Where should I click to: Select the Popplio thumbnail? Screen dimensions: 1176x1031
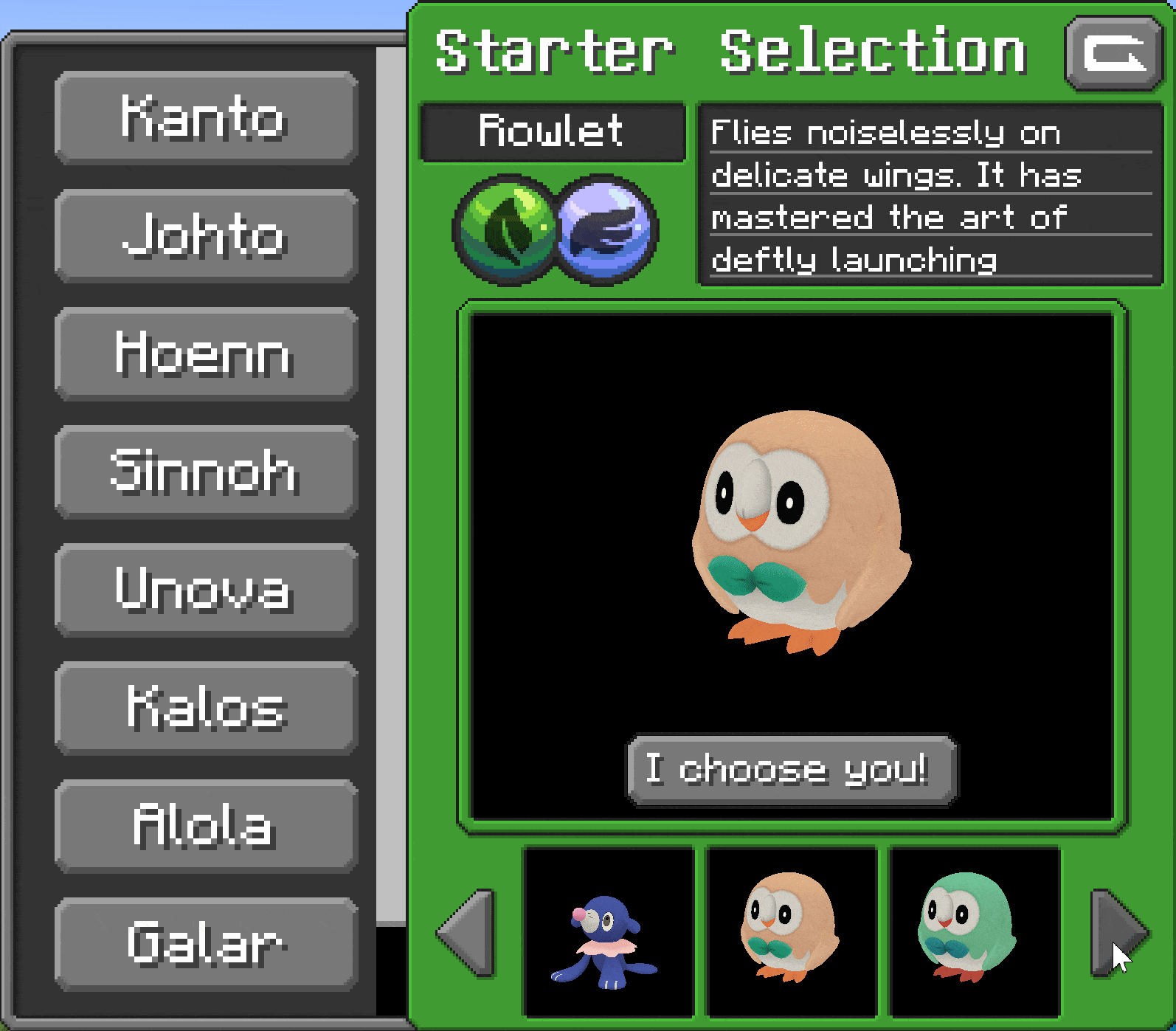pos(608,932)
